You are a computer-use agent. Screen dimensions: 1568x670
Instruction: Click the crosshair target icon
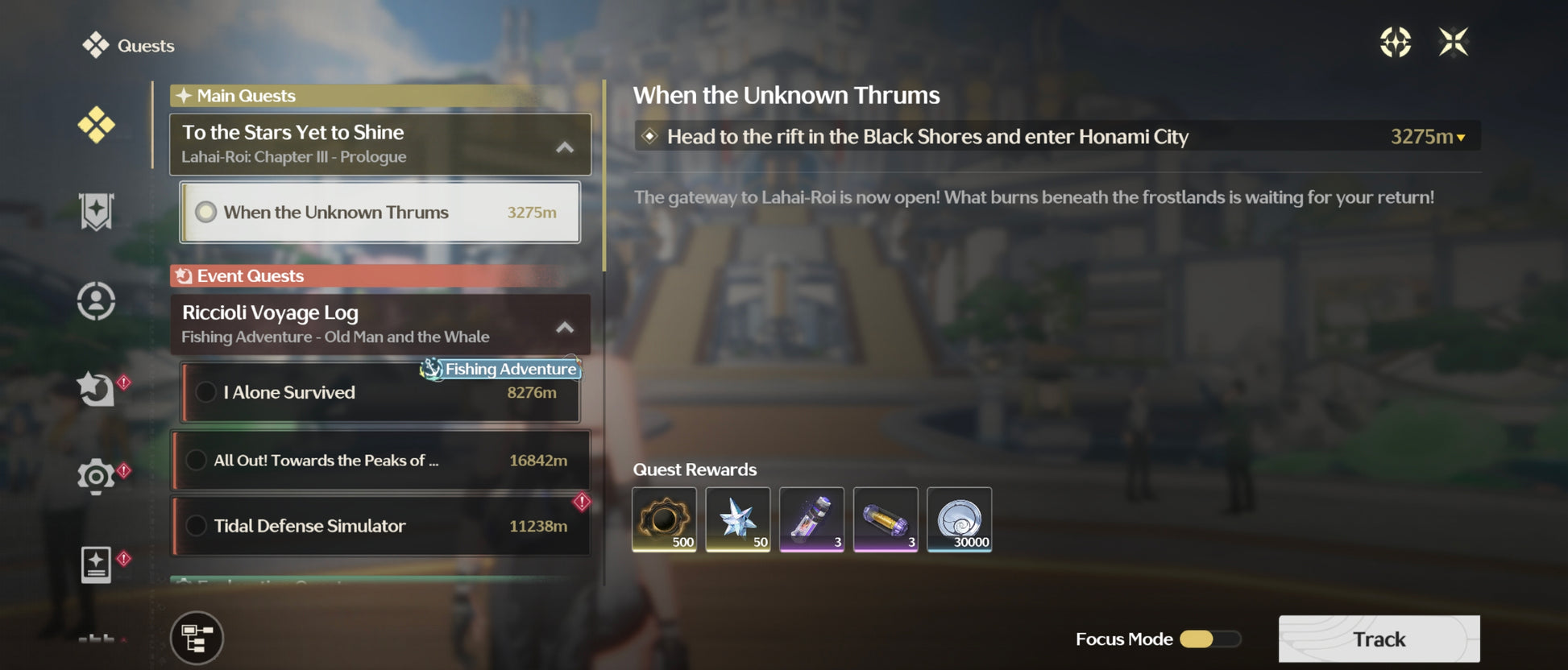[x=1395, y=42]
